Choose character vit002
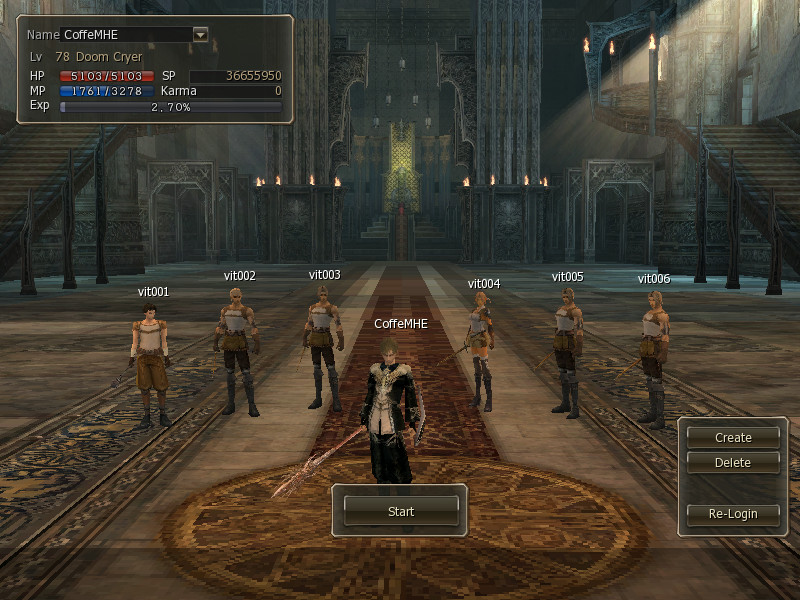This screenshot has height=600, width=800. (x=236, y=350)
